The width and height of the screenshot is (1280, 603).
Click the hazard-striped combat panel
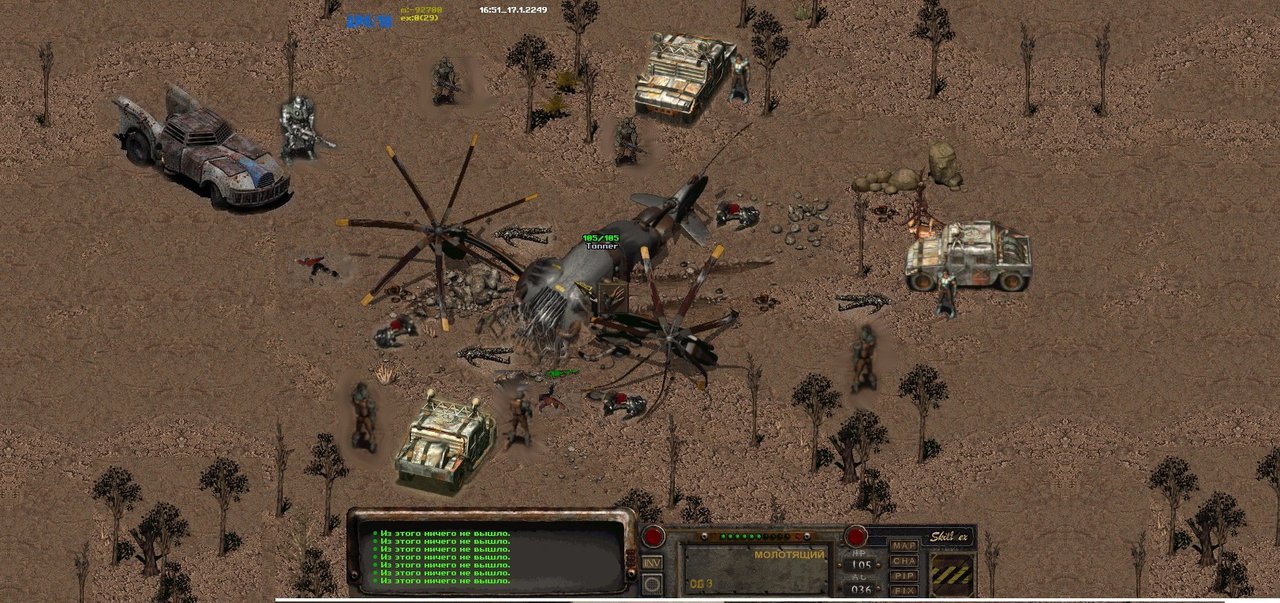(x=951, y=573)
